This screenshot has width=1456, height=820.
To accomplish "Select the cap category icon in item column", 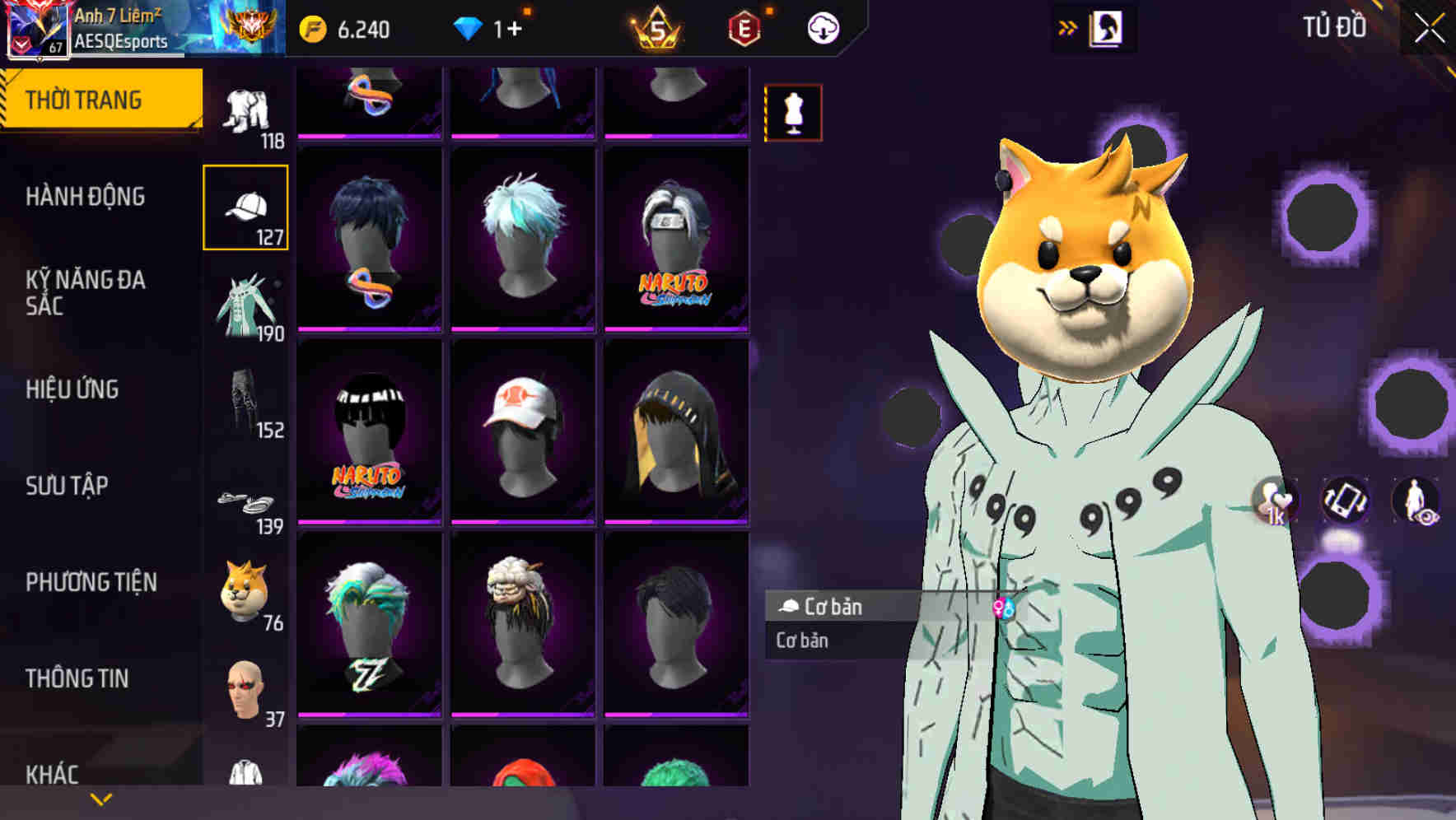I will click(246, 207).
